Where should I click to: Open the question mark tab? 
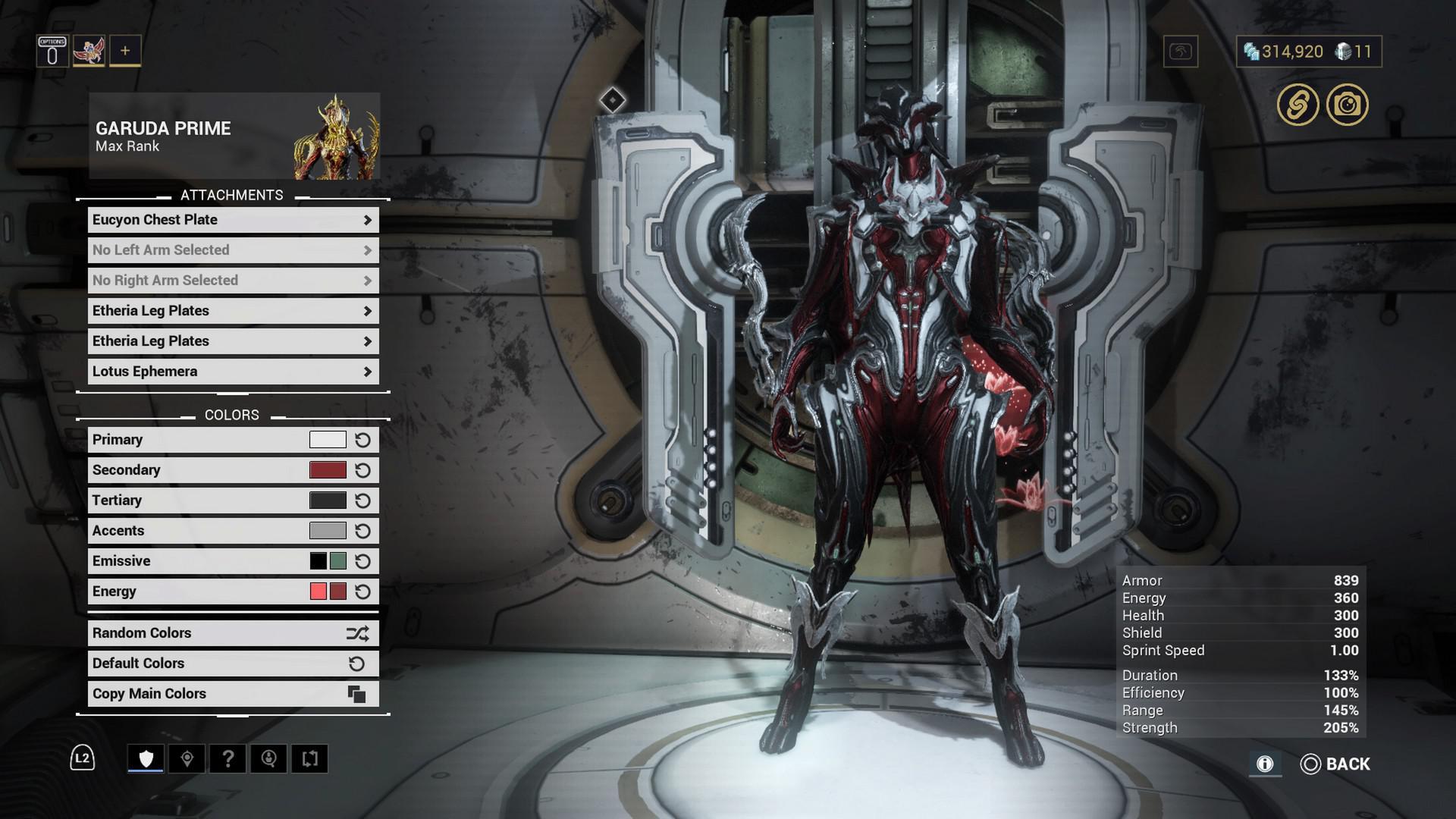pyautogui.click(x=227, y=758)
